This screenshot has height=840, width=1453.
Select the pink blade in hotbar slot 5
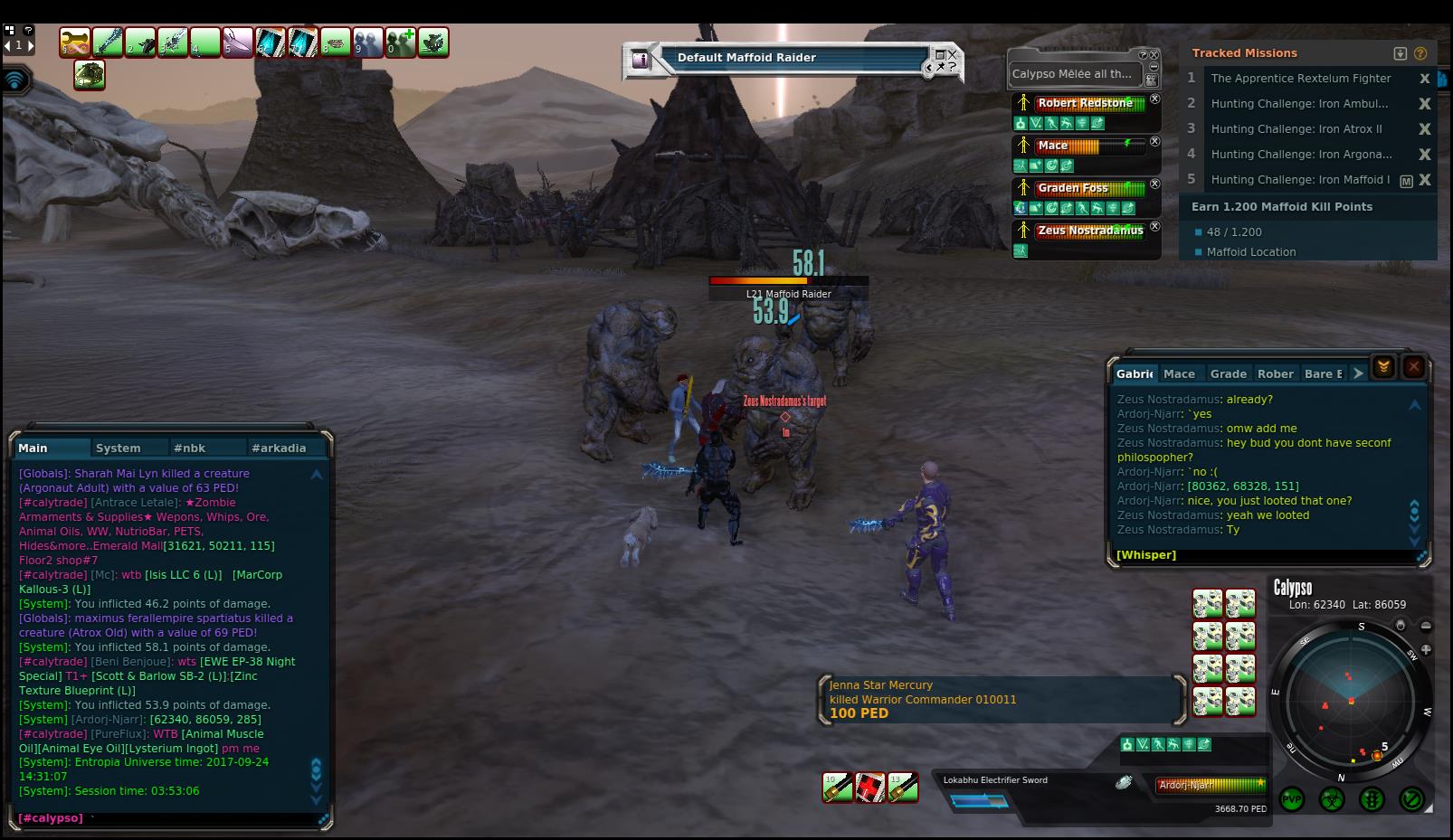coord(238,42)
